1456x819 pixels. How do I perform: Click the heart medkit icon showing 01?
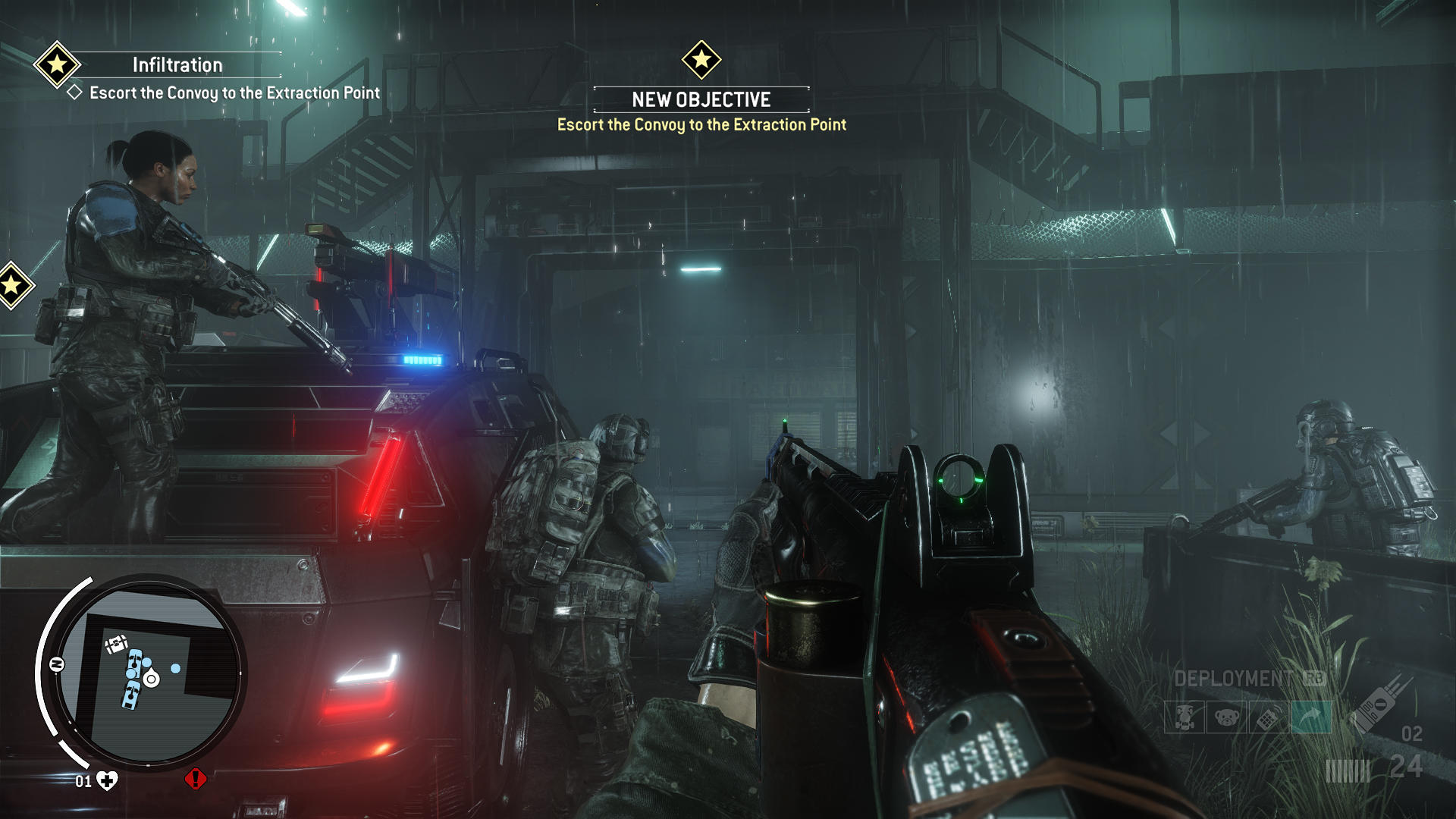tap(106, 780)
